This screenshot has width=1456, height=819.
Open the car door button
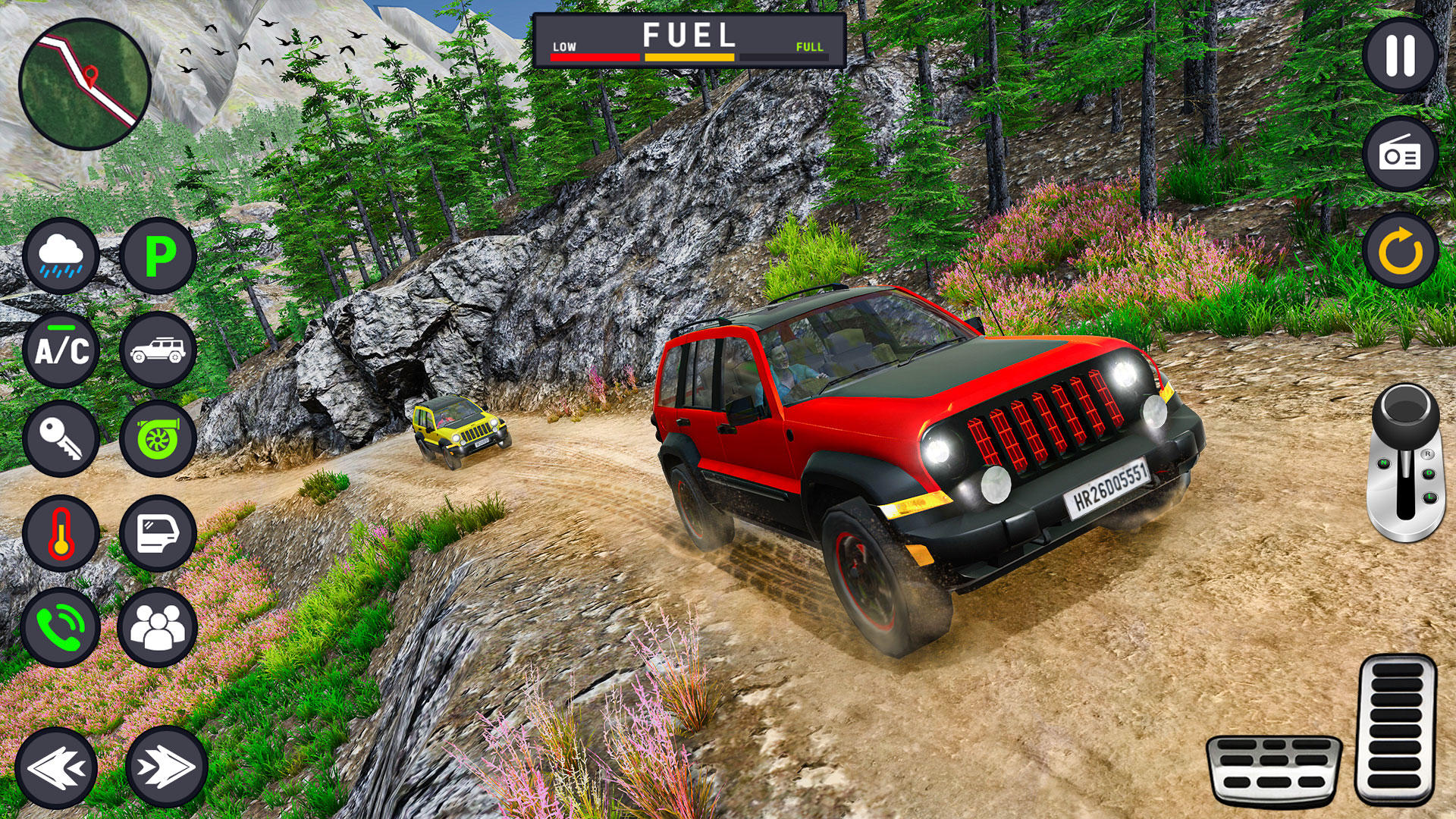click(158, 533)
